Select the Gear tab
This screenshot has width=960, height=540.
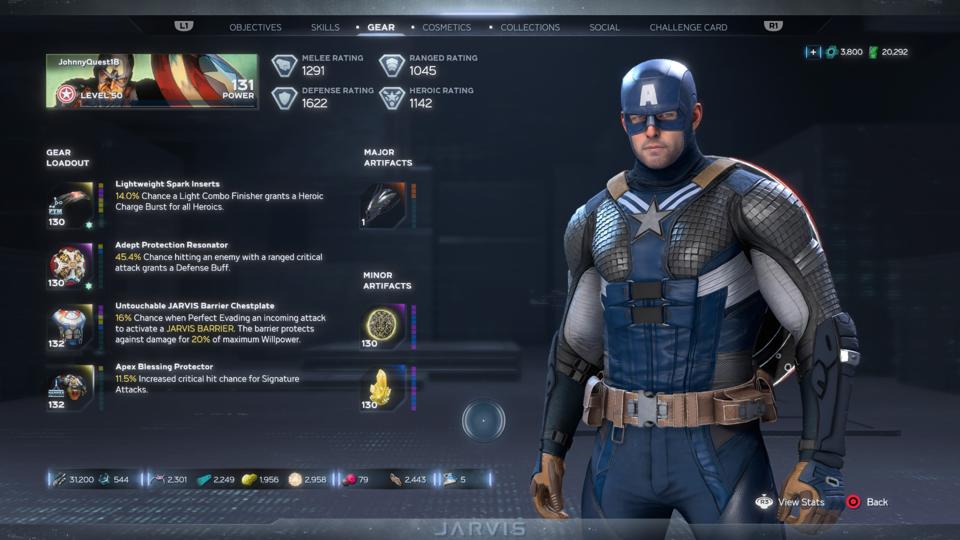(381, 27)
